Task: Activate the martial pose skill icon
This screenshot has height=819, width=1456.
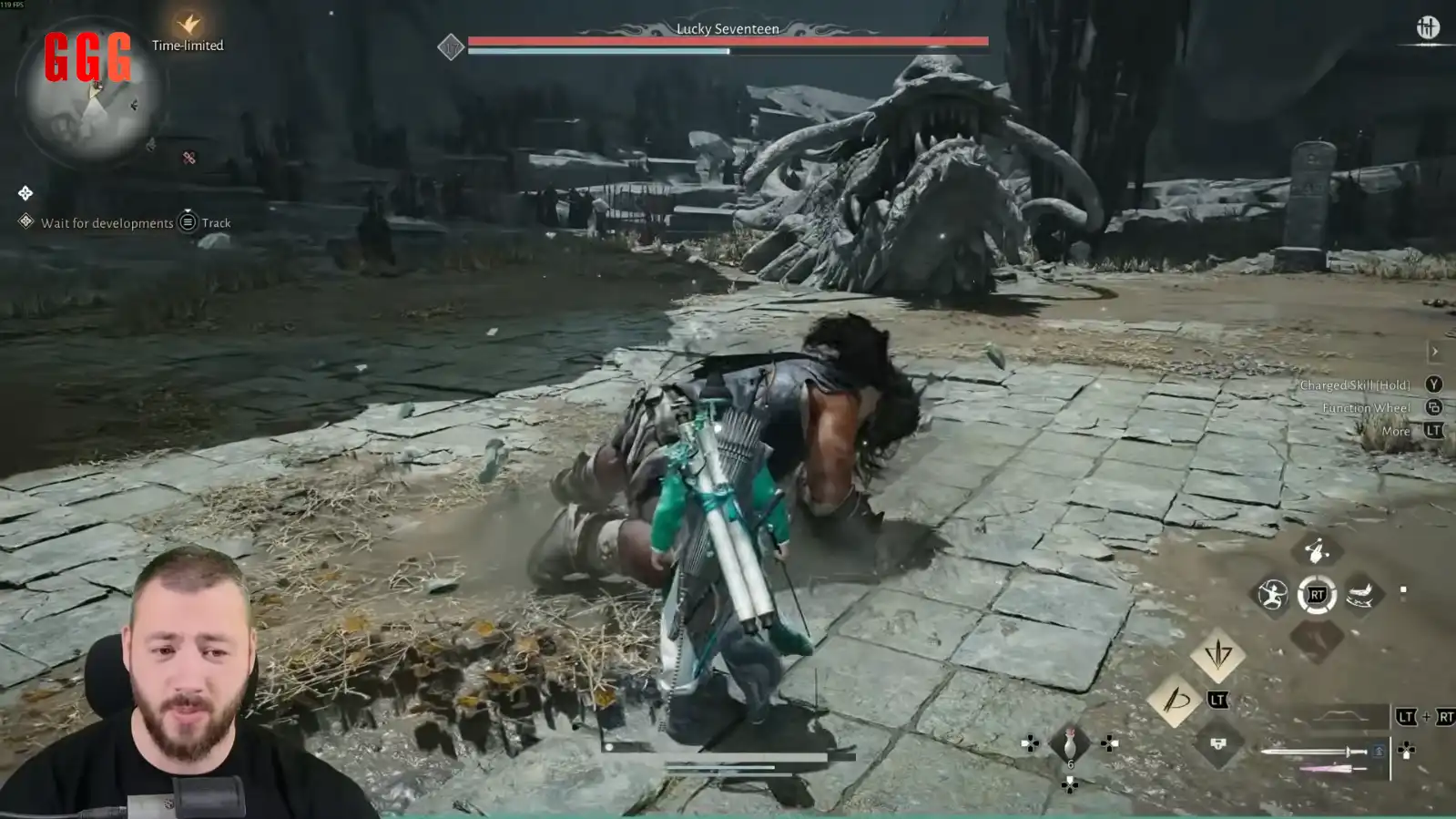Action: (x=1272, y=595)
